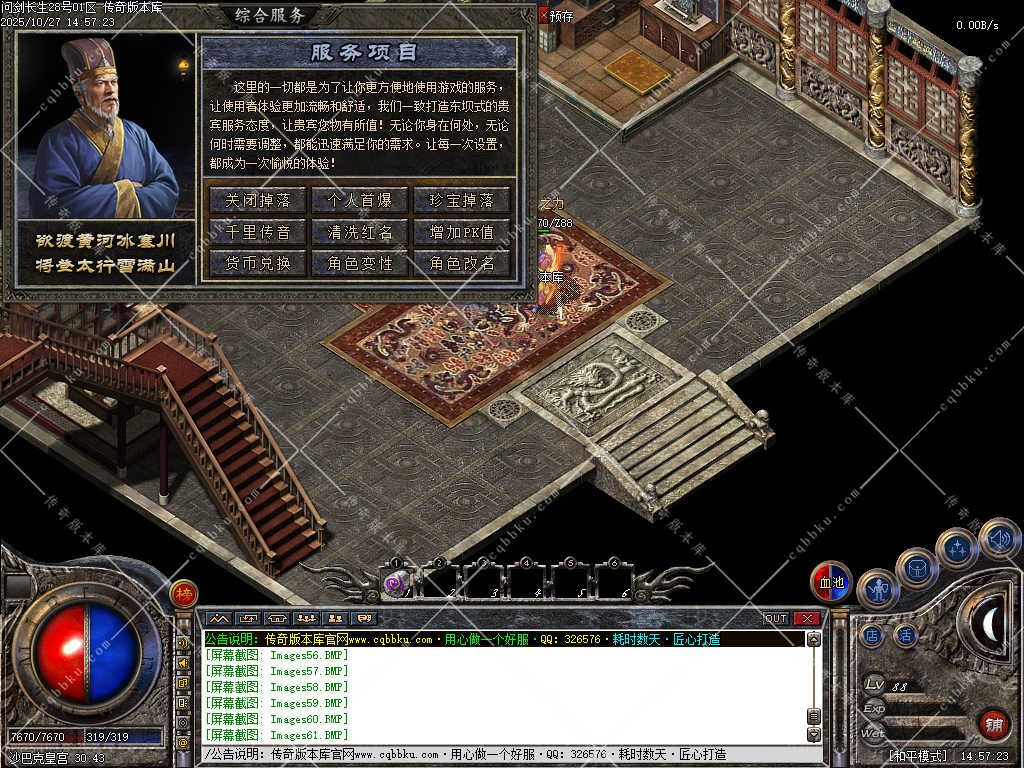Open the red 辅 assist button
The height and width of the screenshot is (768, 1024).
[x=992, y=723]
